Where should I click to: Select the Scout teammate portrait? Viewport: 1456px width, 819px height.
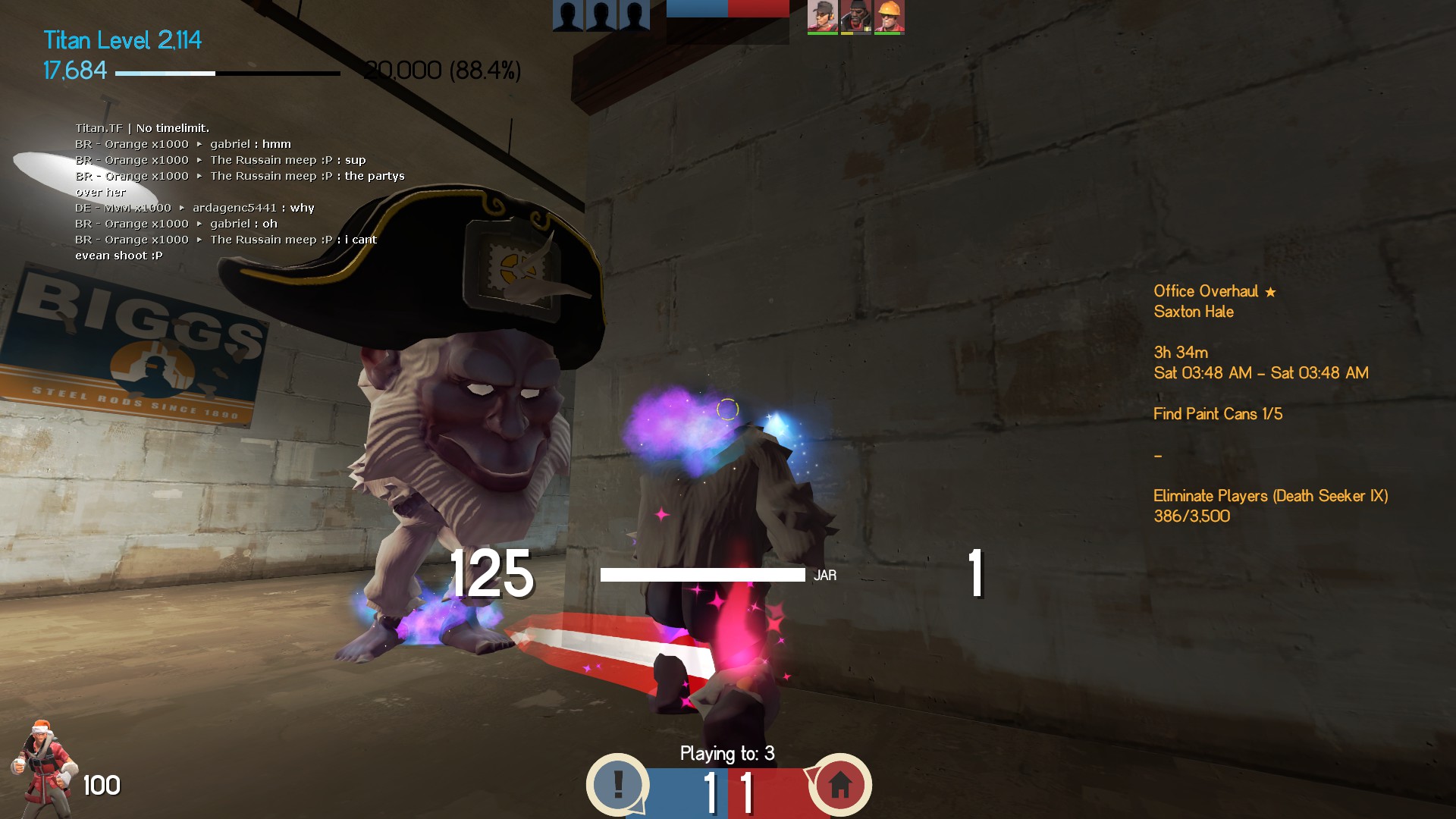pos(822,16)
